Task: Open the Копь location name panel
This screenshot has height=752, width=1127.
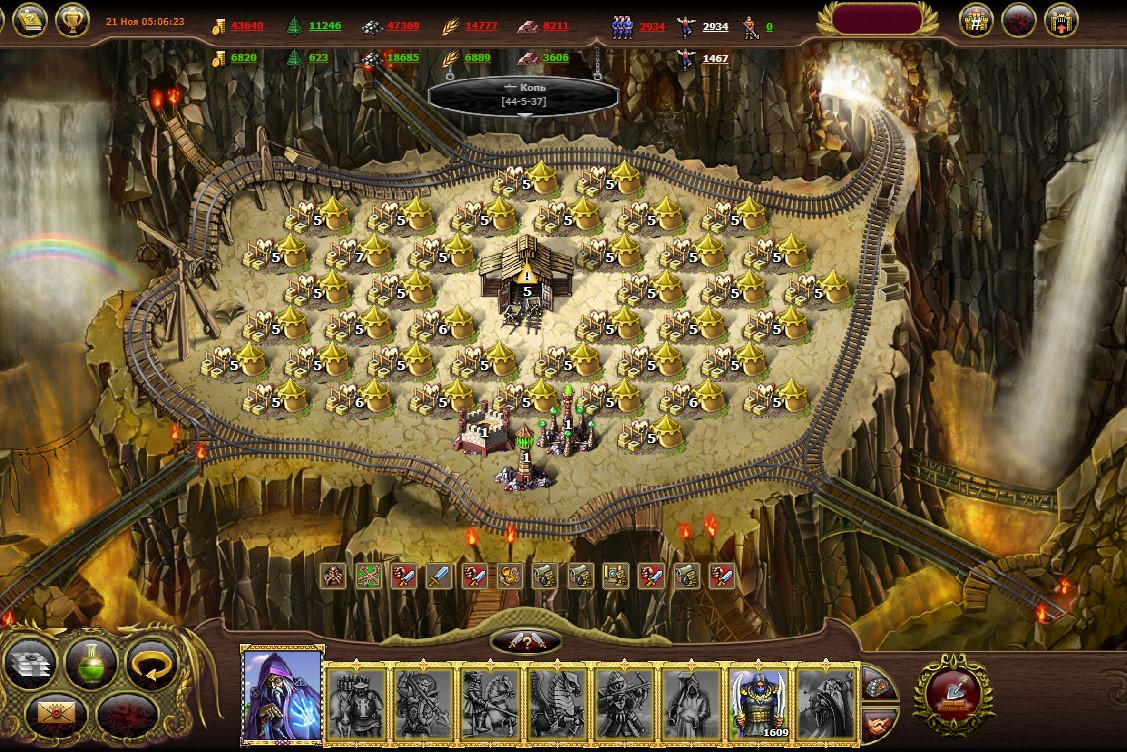Action: pos(520,95)
